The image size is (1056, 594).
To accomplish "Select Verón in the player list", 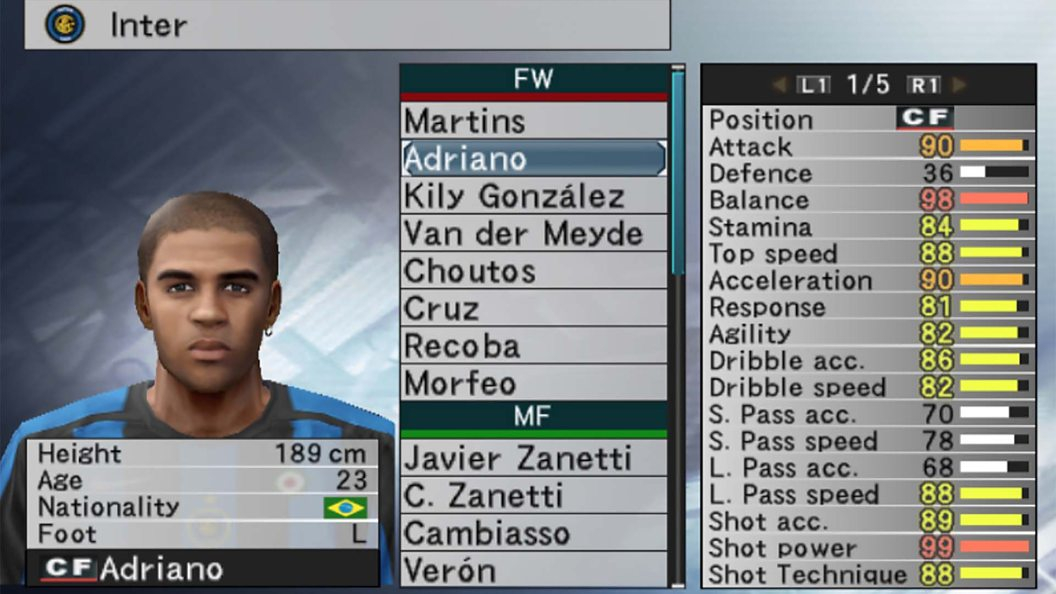I will [533, 570].
